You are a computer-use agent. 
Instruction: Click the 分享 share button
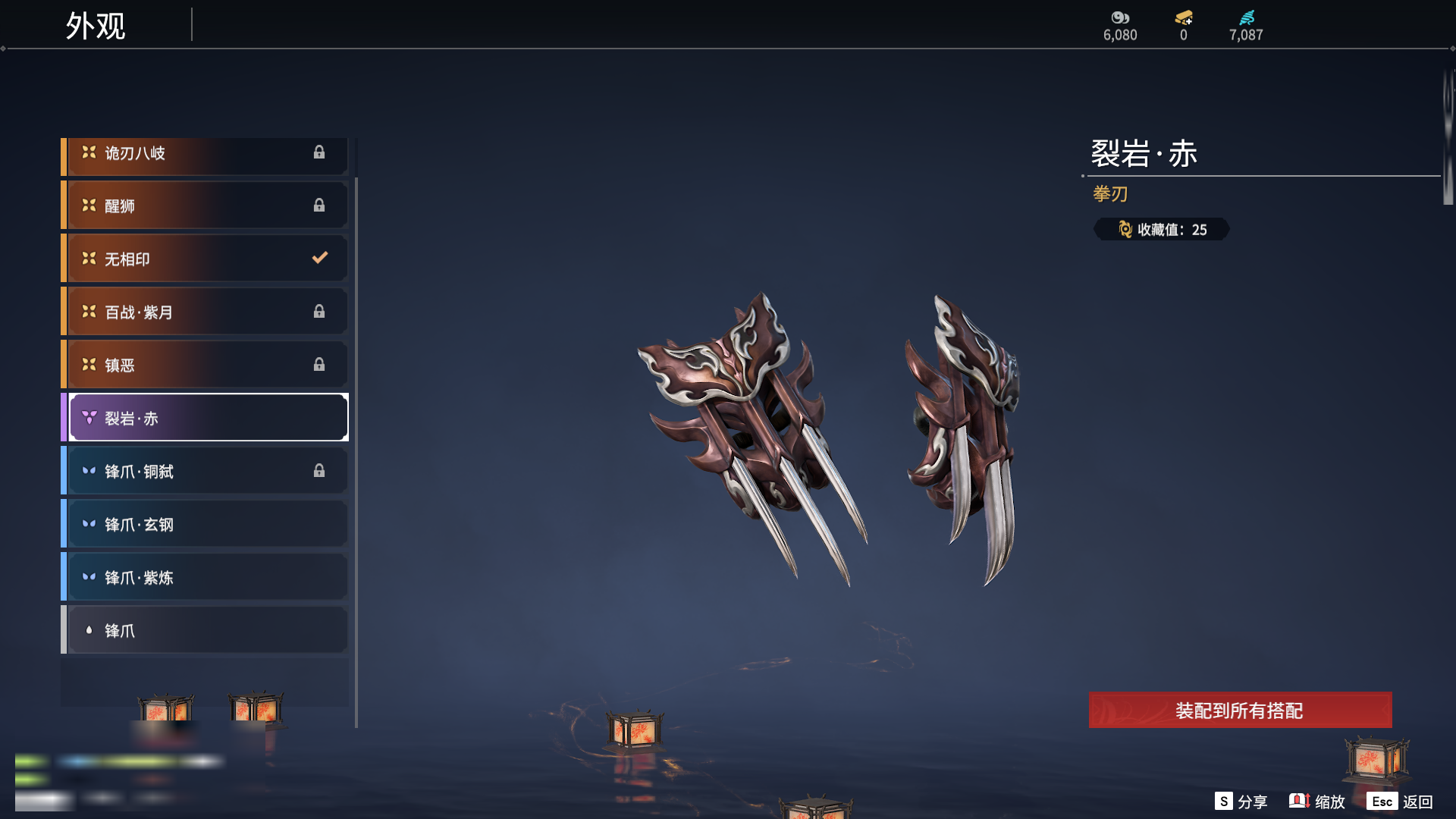[x=1241, y=802]
